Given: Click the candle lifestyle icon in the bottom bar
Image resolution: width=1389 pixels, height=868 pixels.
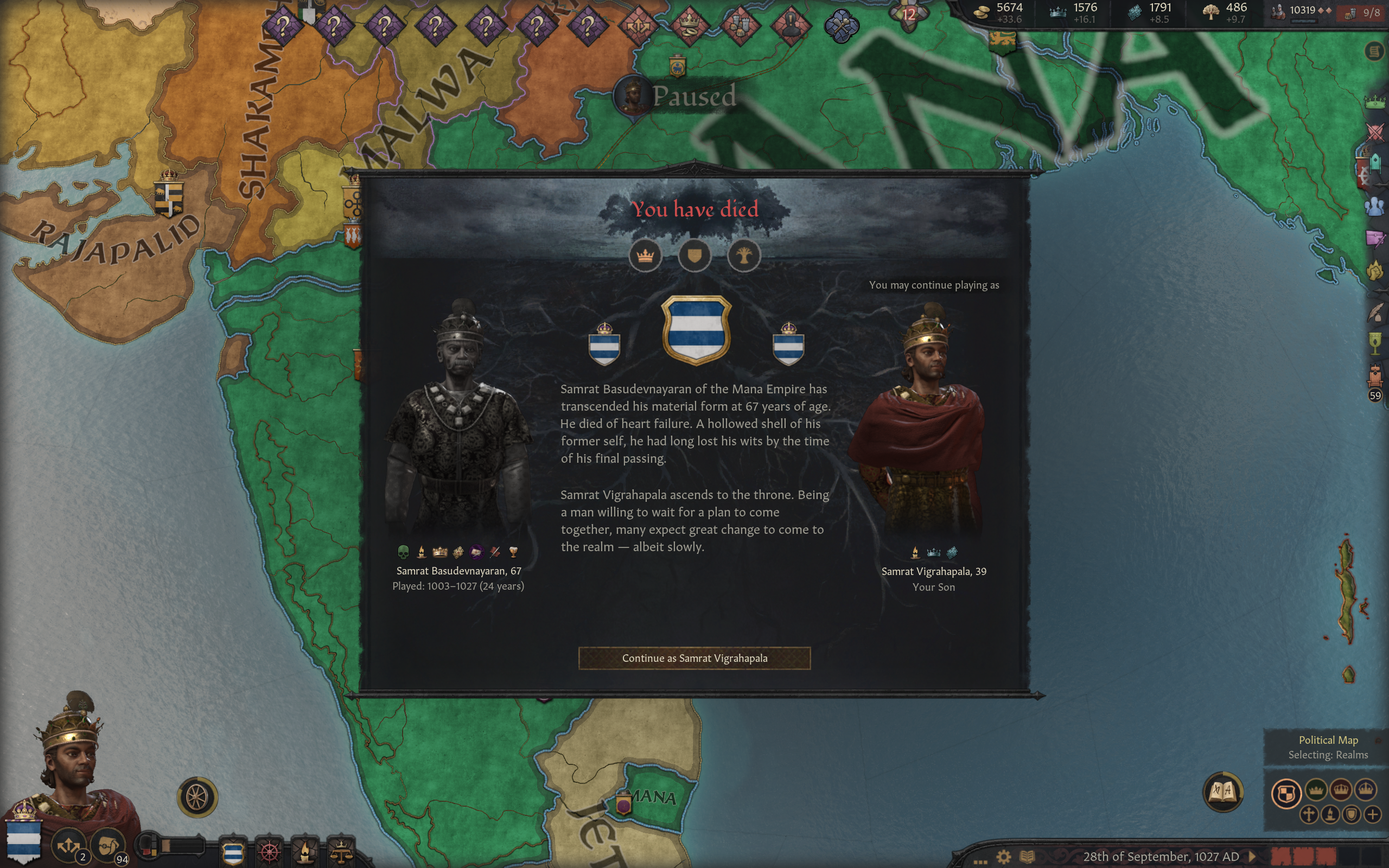Looking at the screenshot, I should click(306, 855).
